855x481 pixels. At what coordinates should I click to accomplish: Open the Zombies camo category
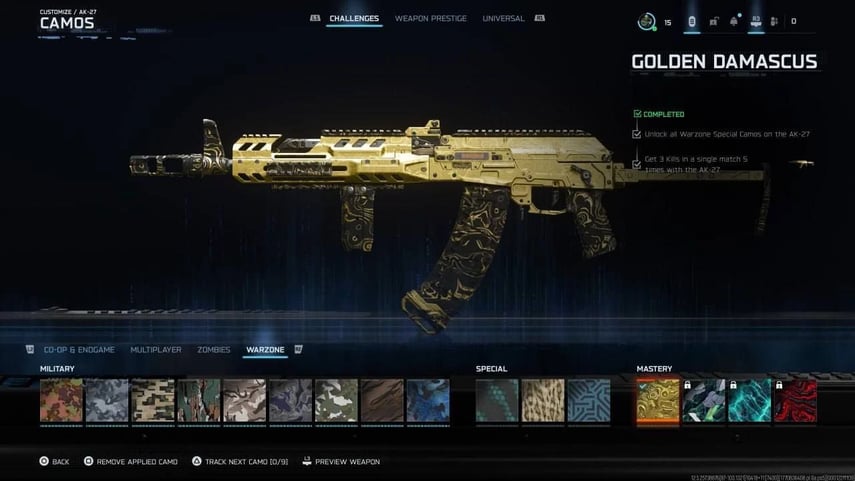point(213,350)
